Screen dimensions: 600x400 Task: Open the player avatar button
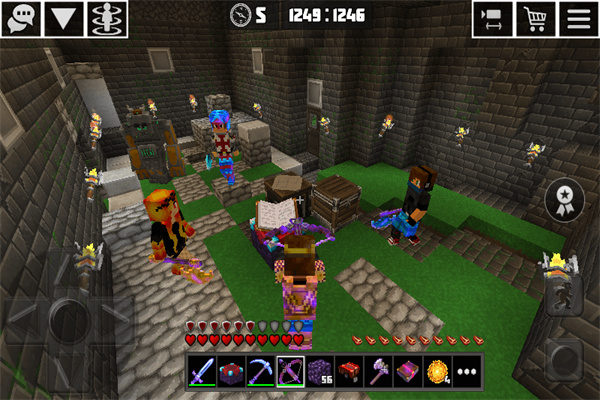tap(102, 19)
